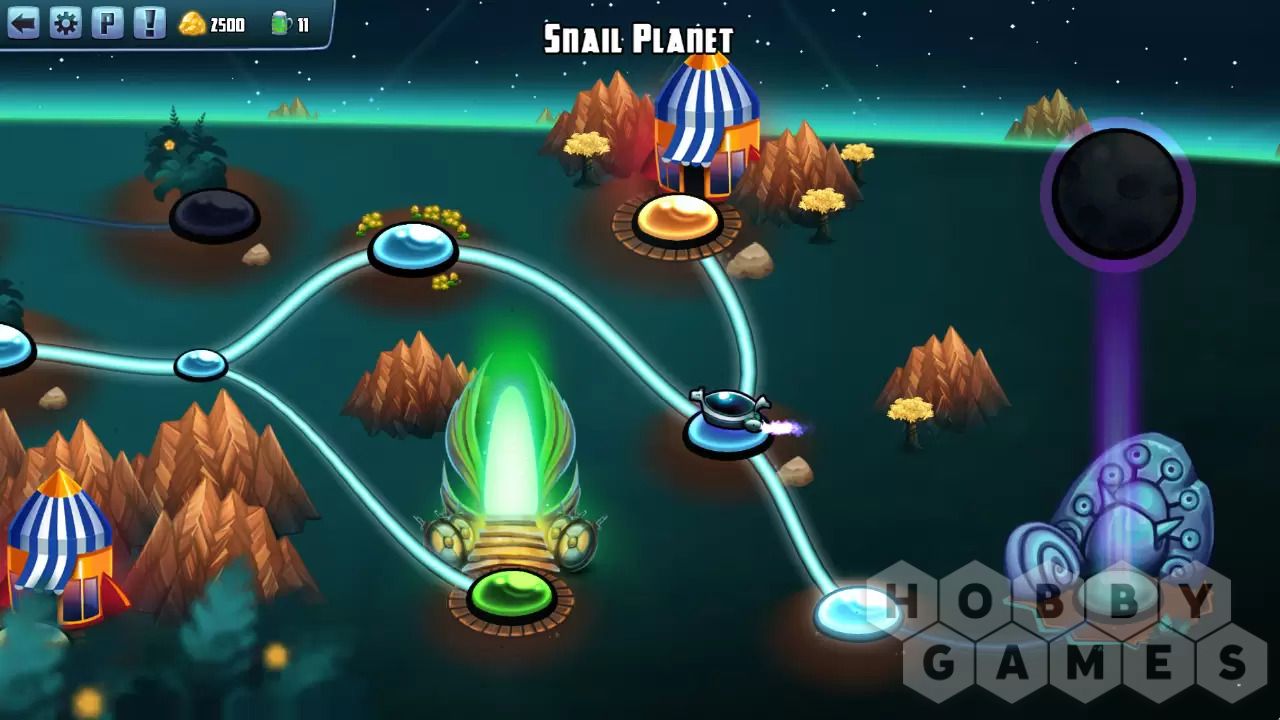Select the blue level node surrounded by yellow flowers

pos(413,247)
